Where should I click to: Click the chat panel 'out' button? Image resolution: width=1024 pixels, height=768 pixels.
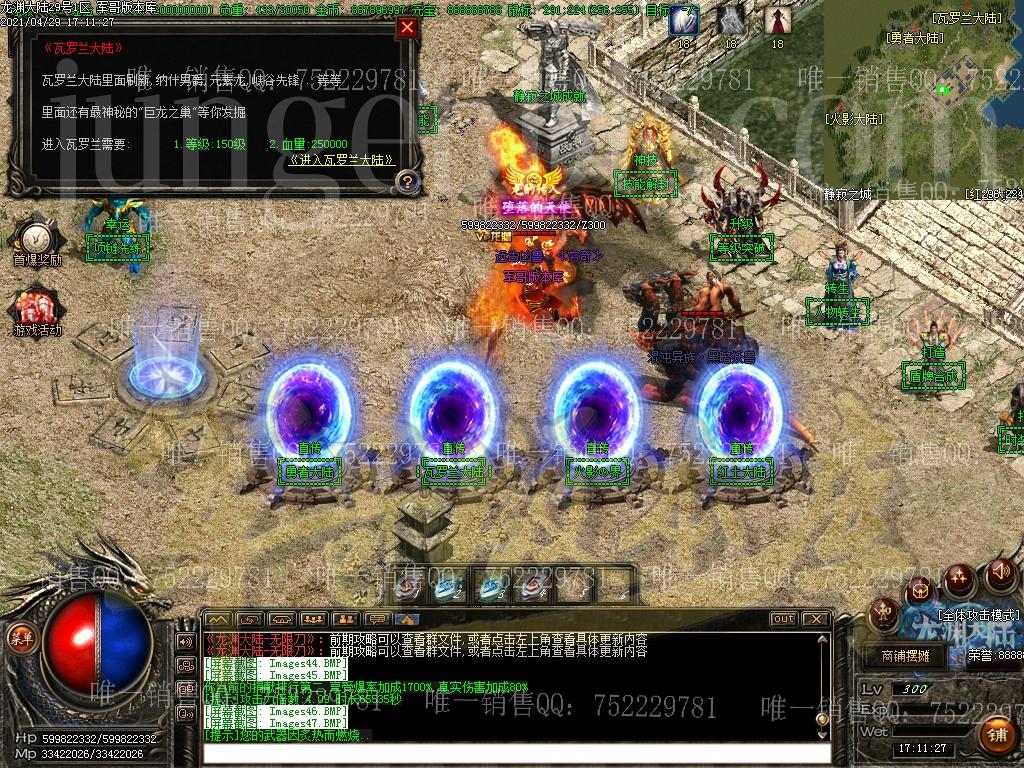pos(783,619)
